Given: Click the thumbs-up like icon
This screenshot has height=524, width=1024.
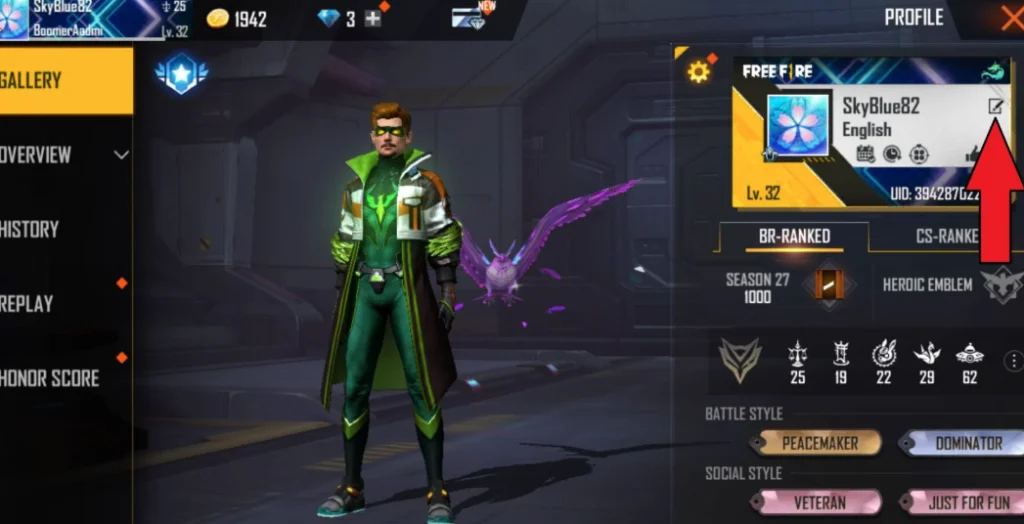Looking at the screenshot, I should point(972,154).
